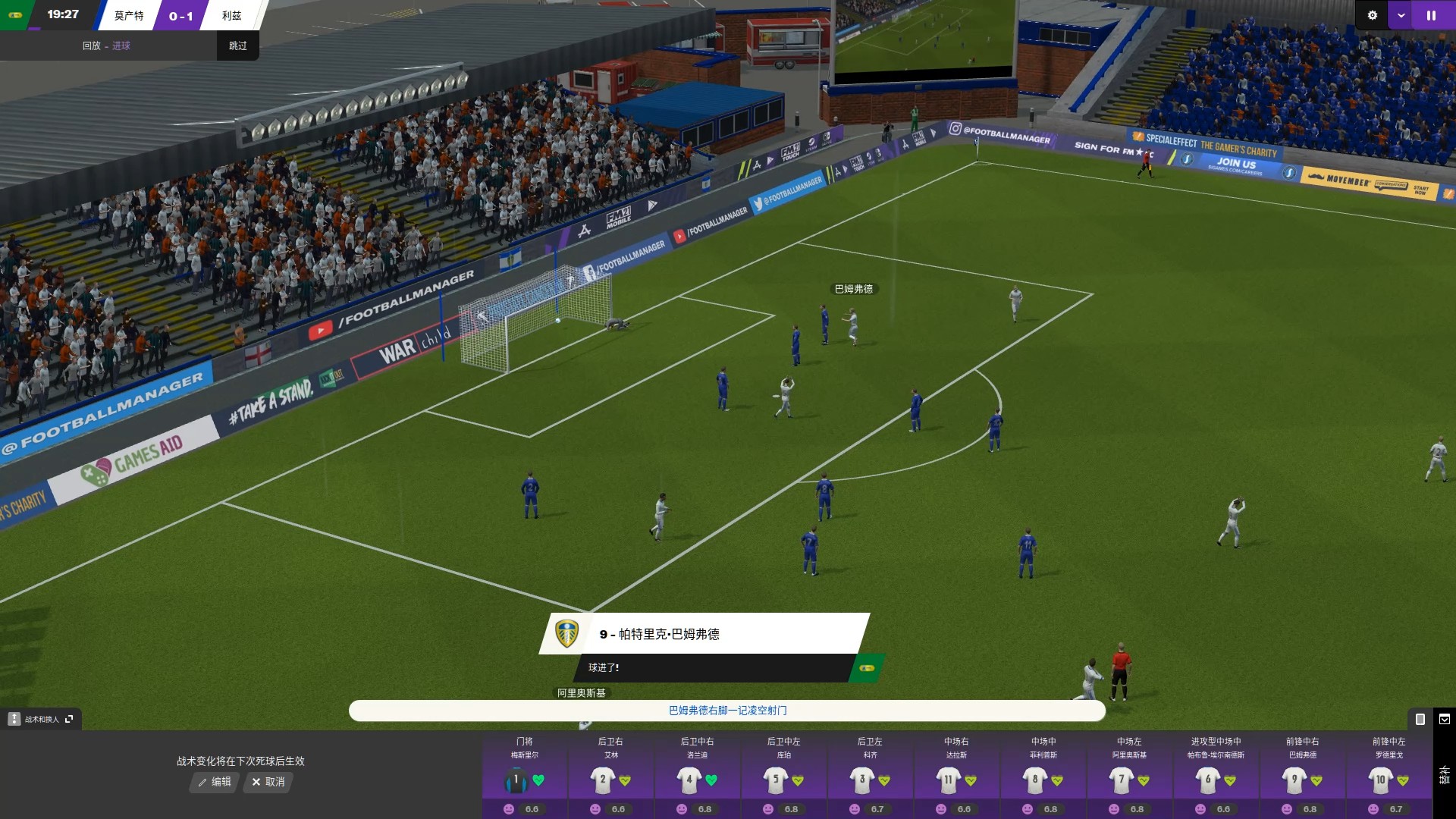Open the match settings gear icon
1456x819 pixels.
pyautogui.click(x=1371, y=14)
